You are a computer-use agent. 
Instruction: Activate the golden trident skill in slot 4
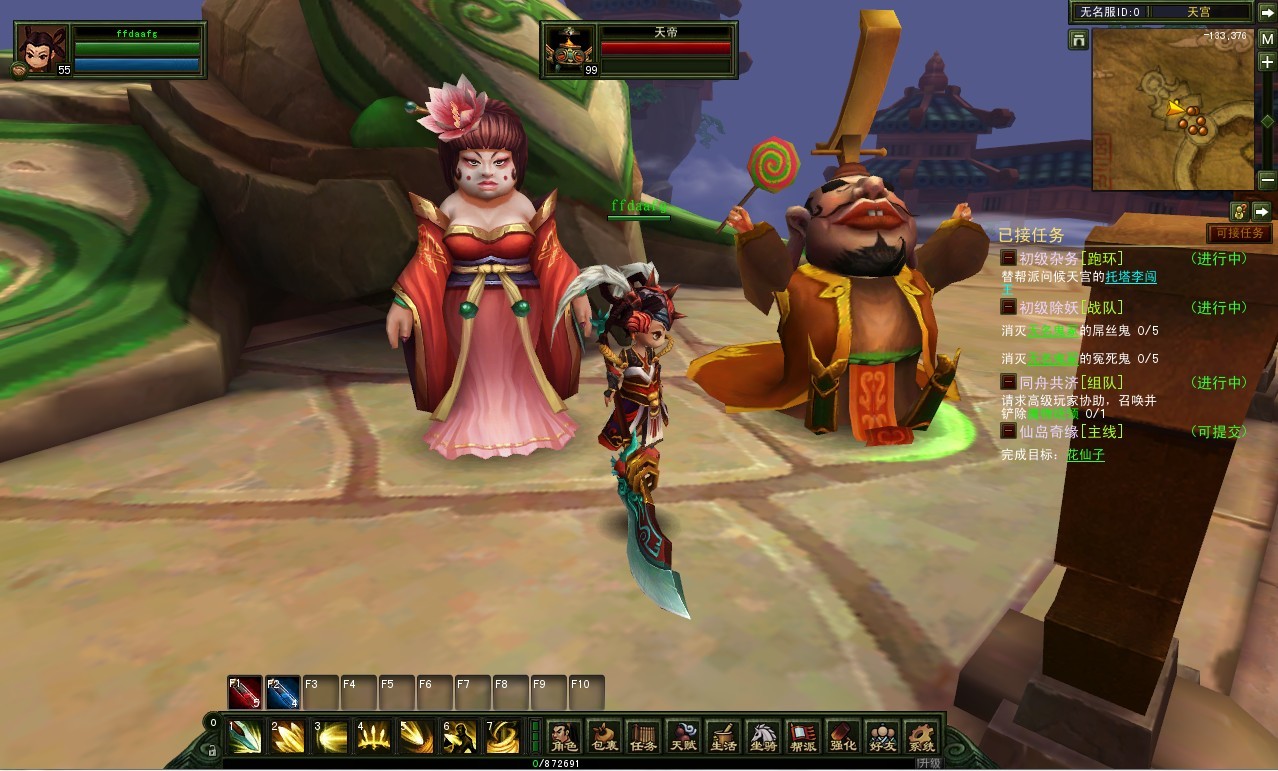[x=373, y=737]
